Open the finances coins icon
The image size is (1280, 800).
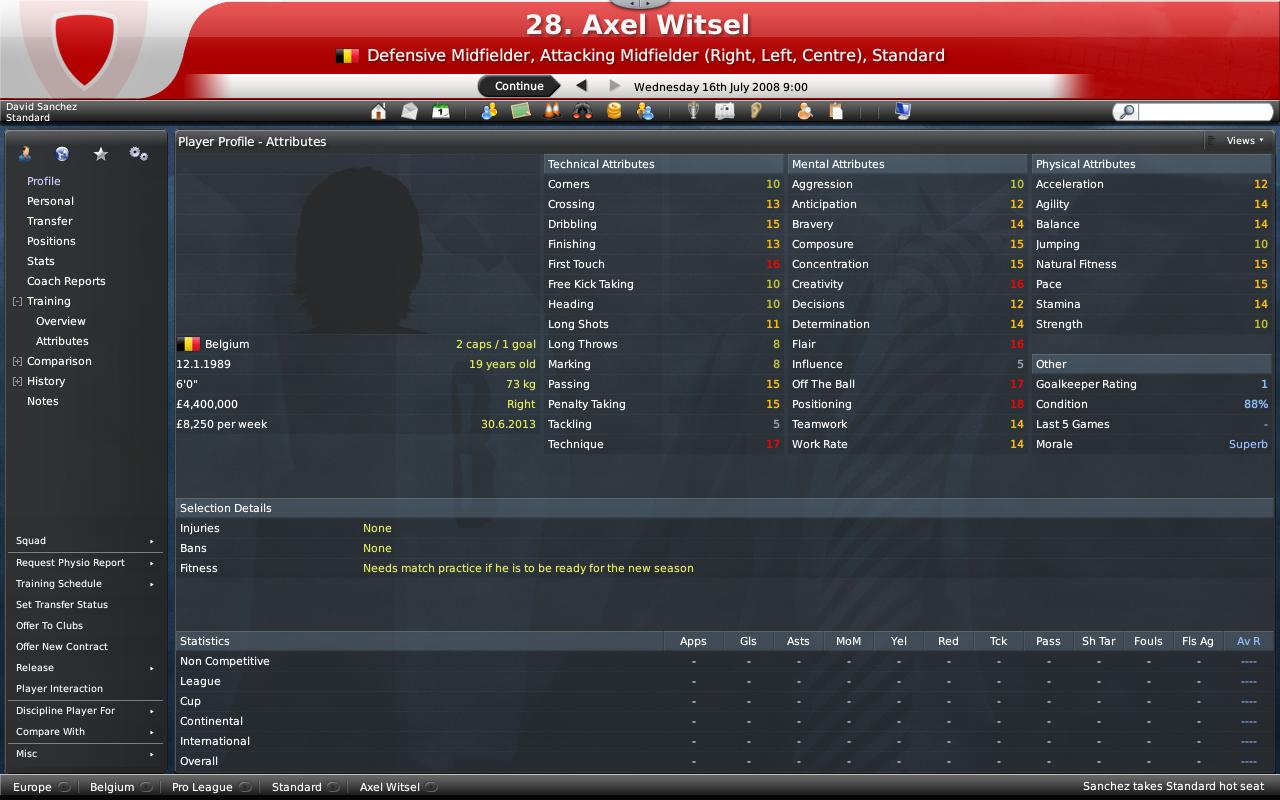tap(613, 112)
